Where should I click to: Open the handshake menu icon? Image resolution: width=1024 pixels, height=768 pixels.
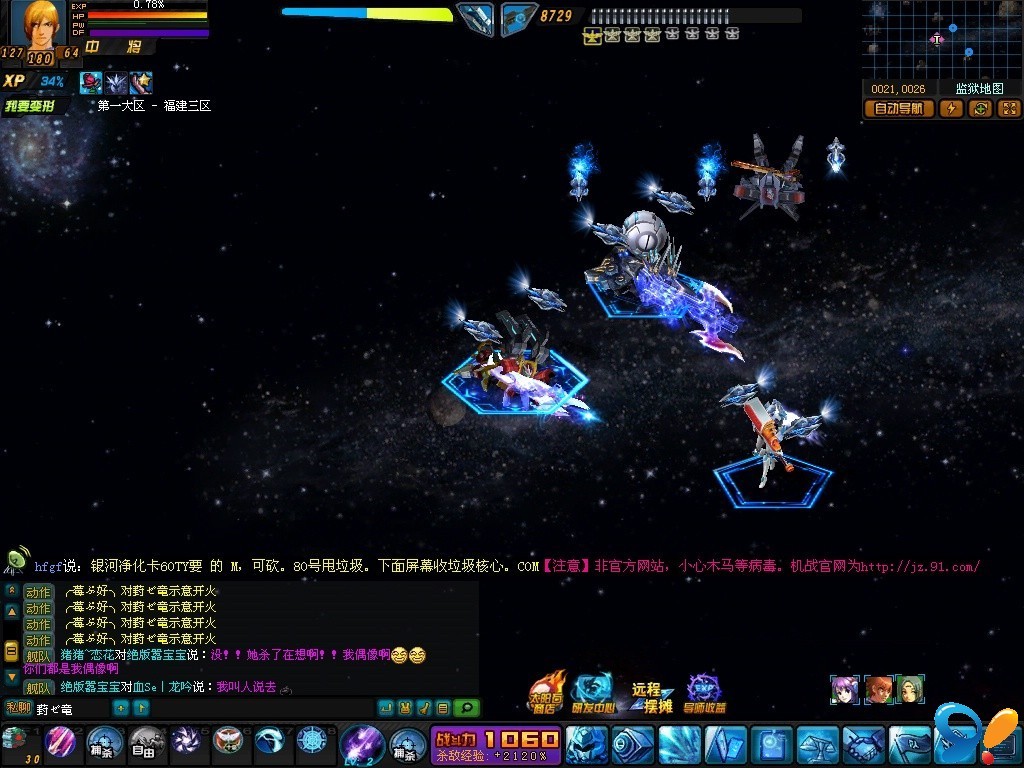pos(863,744)
